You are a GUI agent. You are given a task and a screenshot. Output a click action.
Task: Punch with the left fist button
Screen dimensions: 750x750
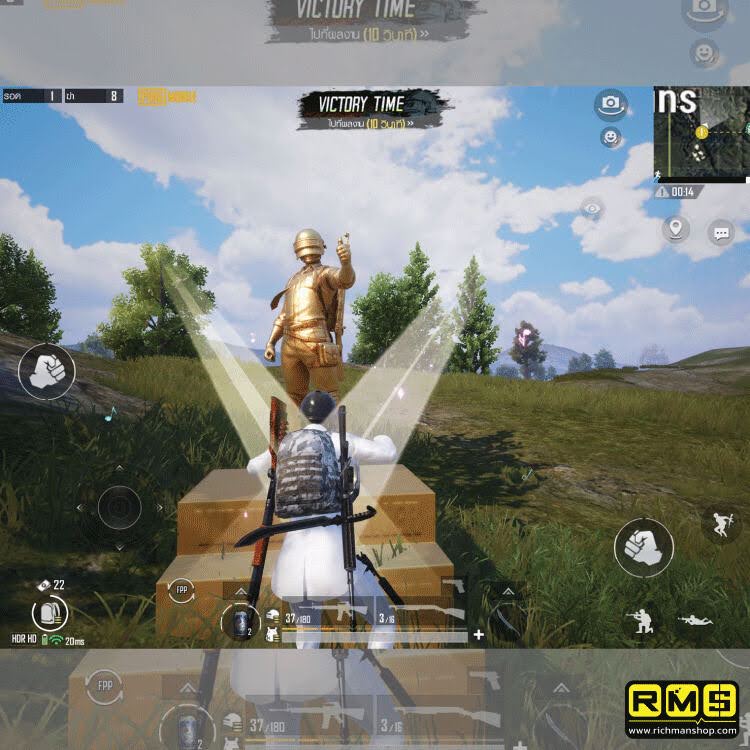point(46,371)
